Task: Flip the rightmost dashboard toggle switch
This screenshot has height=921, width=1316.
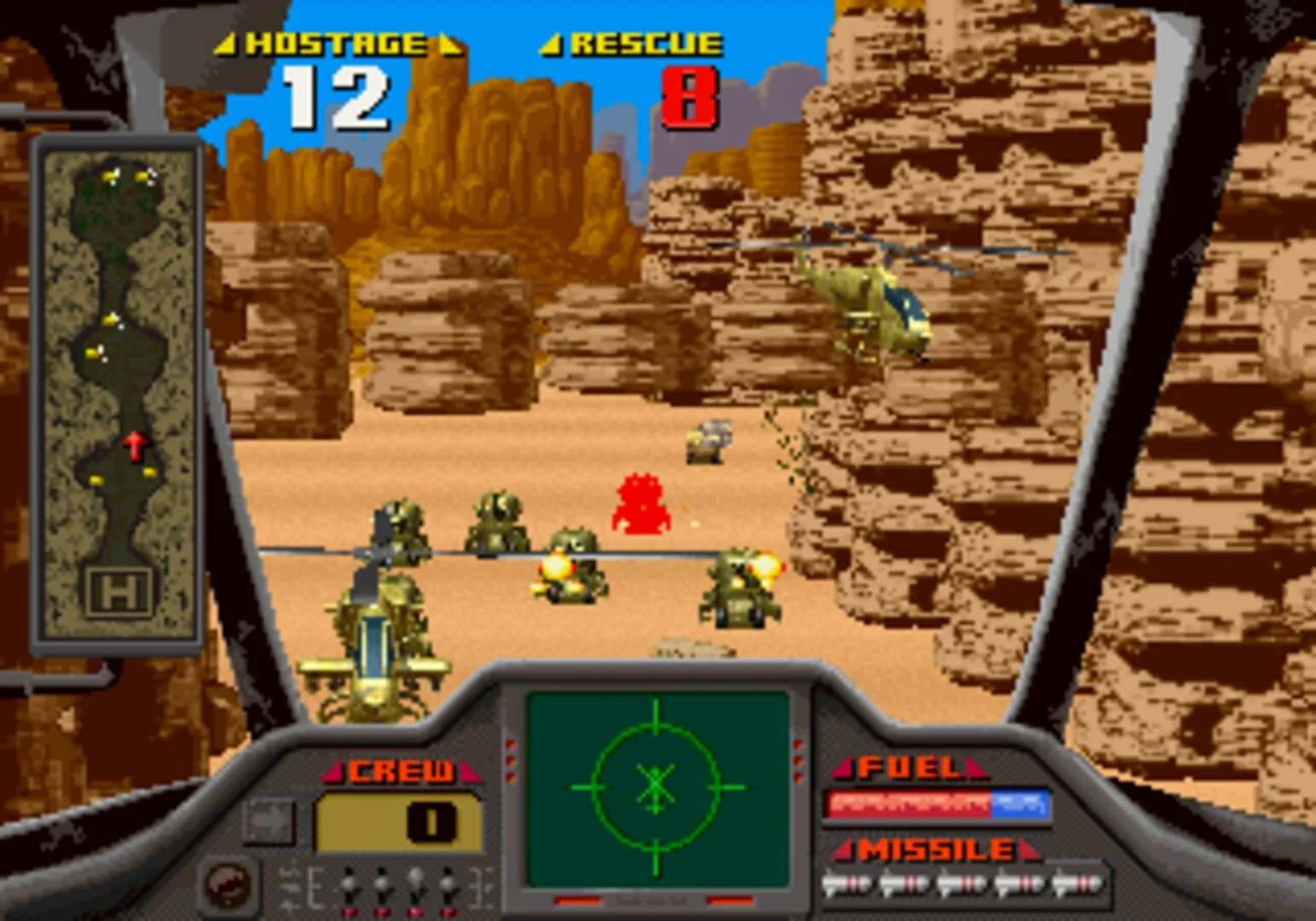Action: click(x=446, y=884)
